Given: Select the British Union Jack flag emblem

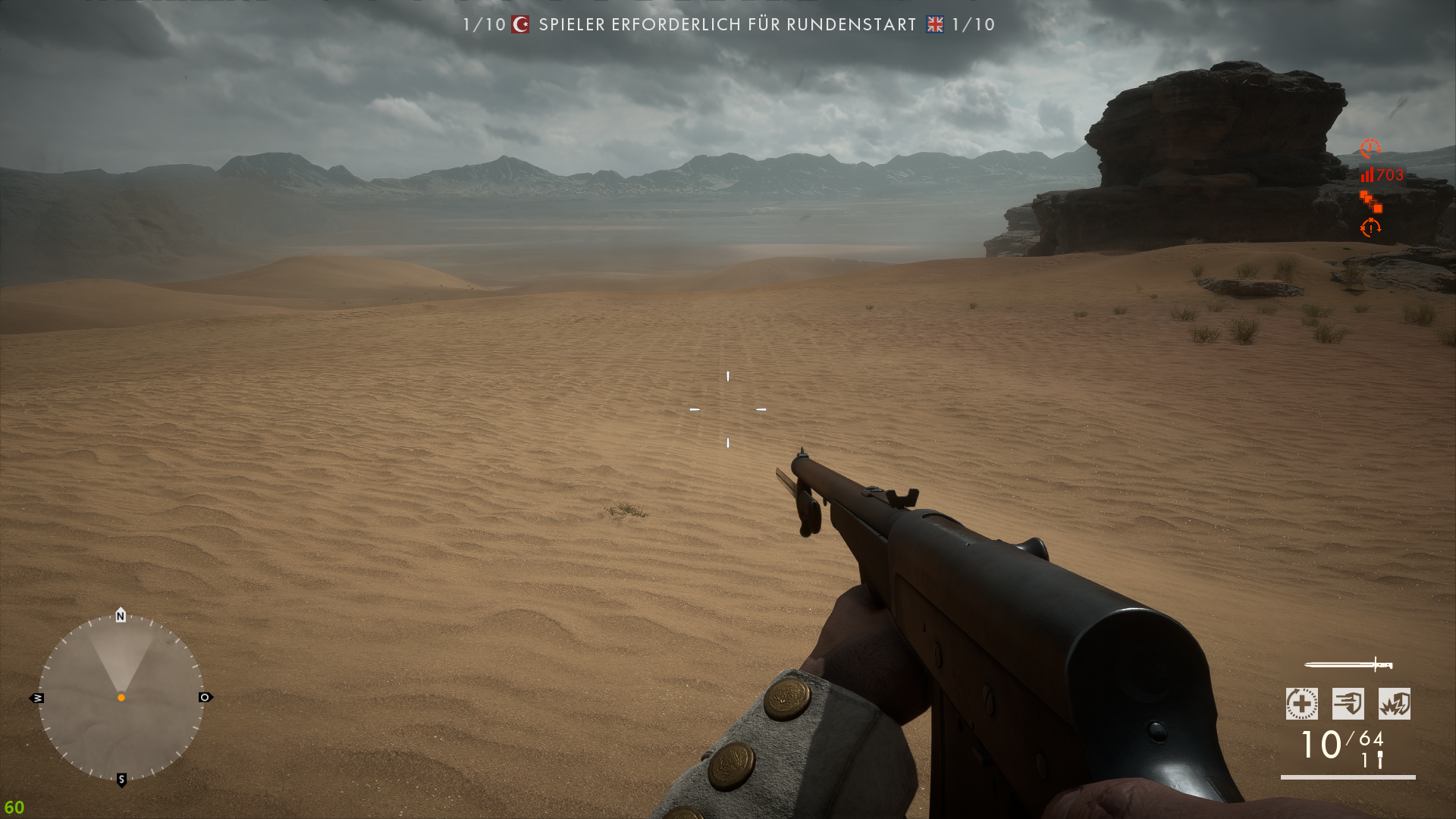Looking at the screenshot, I should point(934,25).
